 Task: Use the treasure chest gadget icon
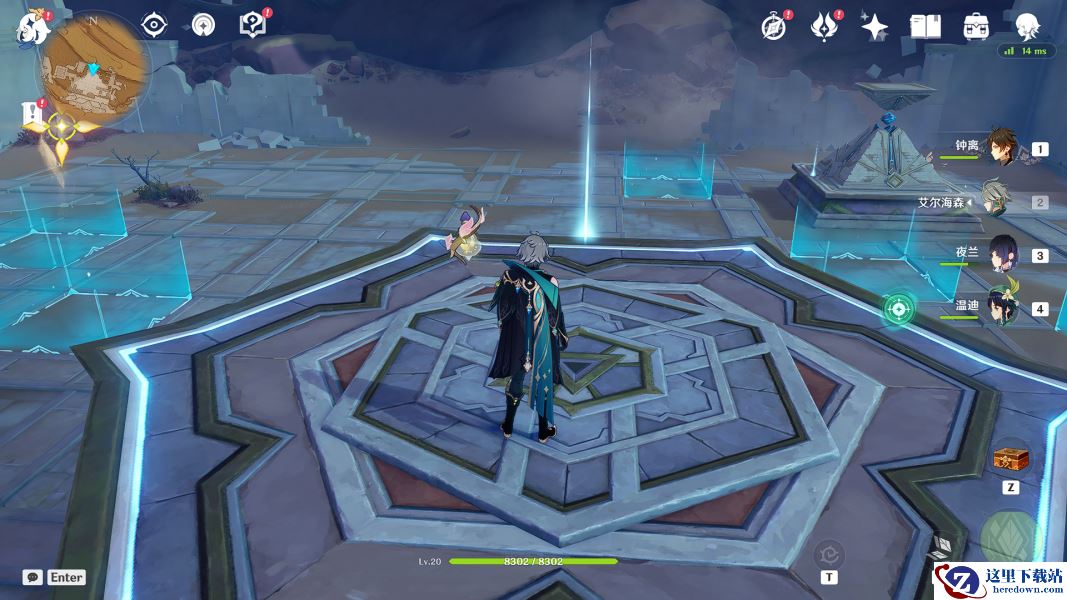[x=1011, y=459]
